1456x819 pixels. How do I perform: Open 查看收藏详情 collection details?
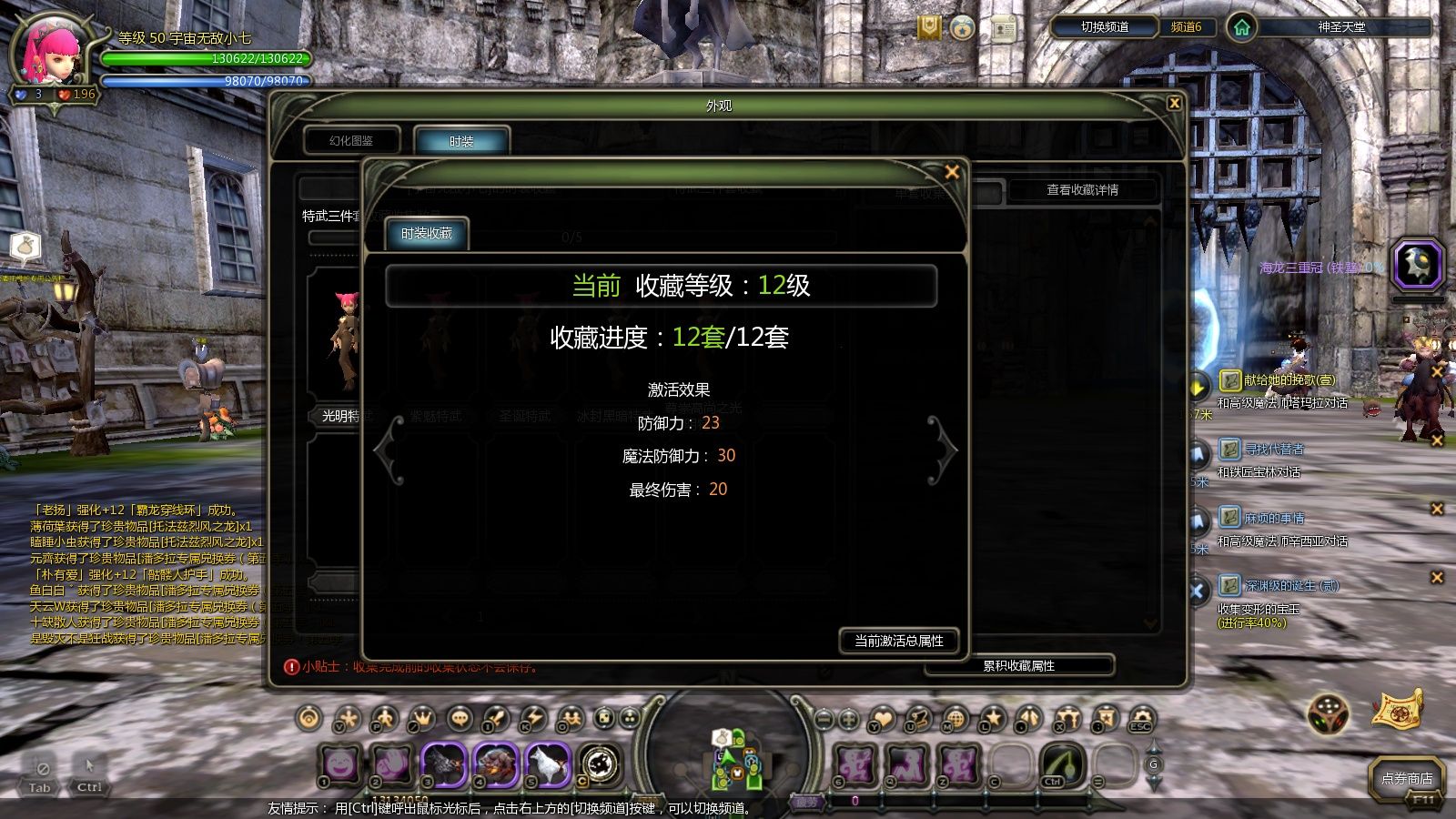tap(1082, 190)
